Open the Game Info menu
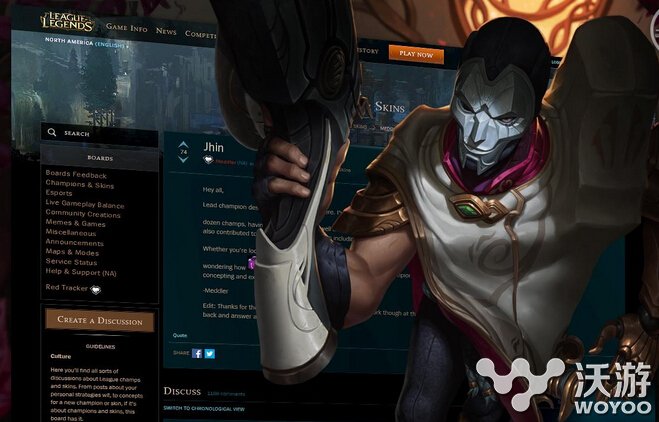This screenshot has width=659, height=422. [x=126, y=29]
